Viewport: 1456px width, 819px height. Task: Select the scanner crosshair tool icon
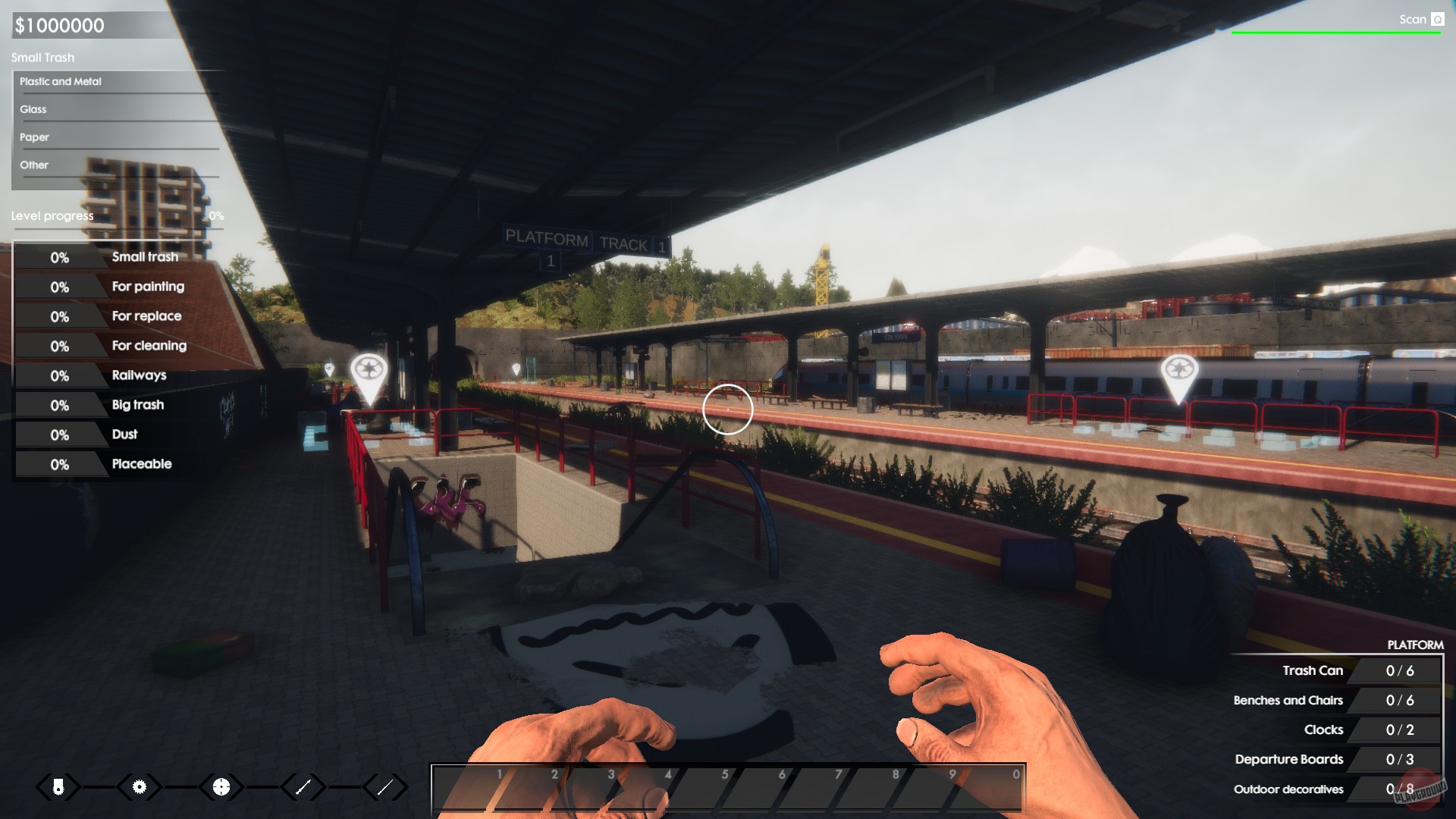pyautogui.click(x=220, y=787)
